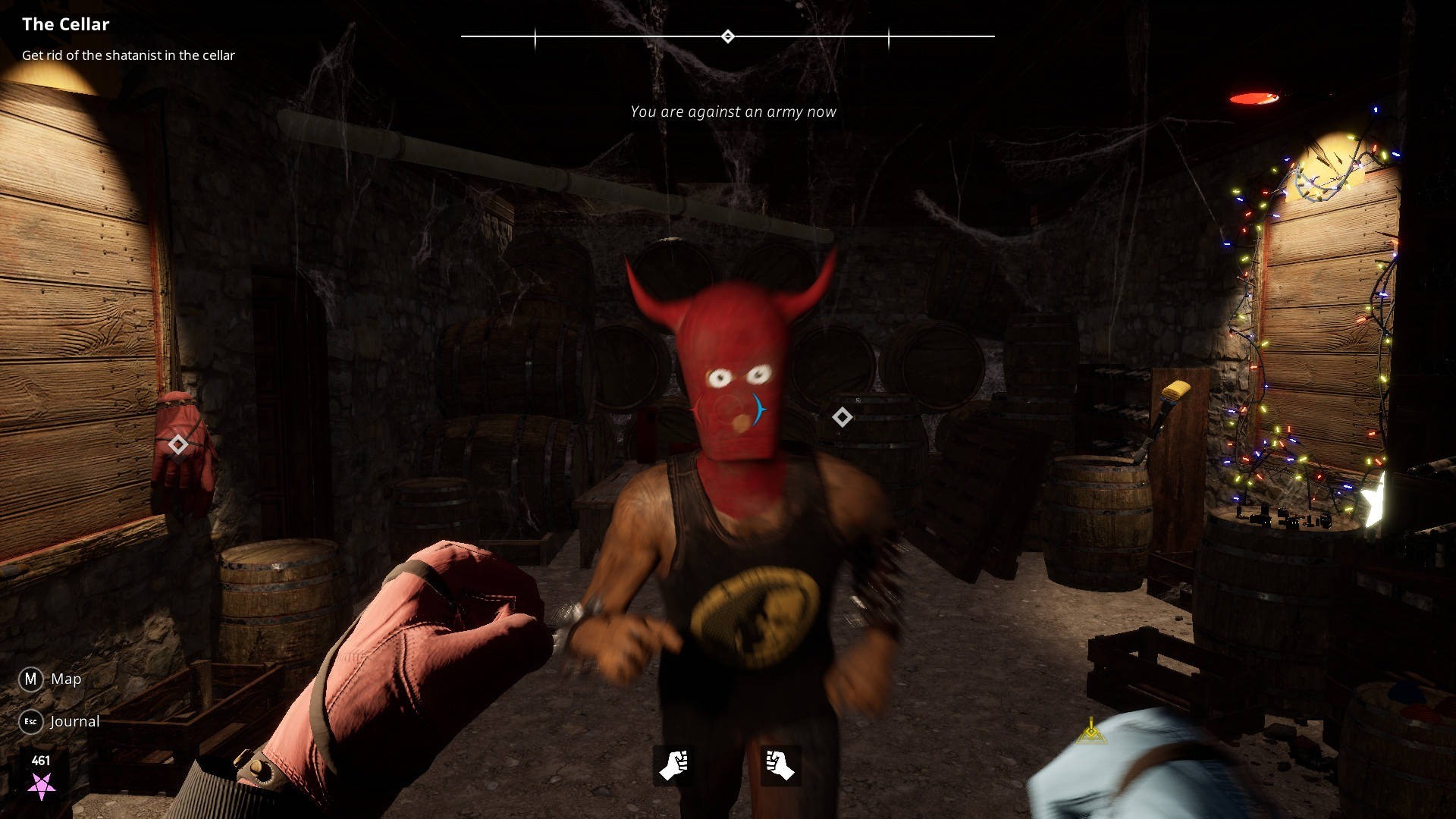Open the Journal from the HUD label
The image size is (1456, 819).
click(74, 721)
